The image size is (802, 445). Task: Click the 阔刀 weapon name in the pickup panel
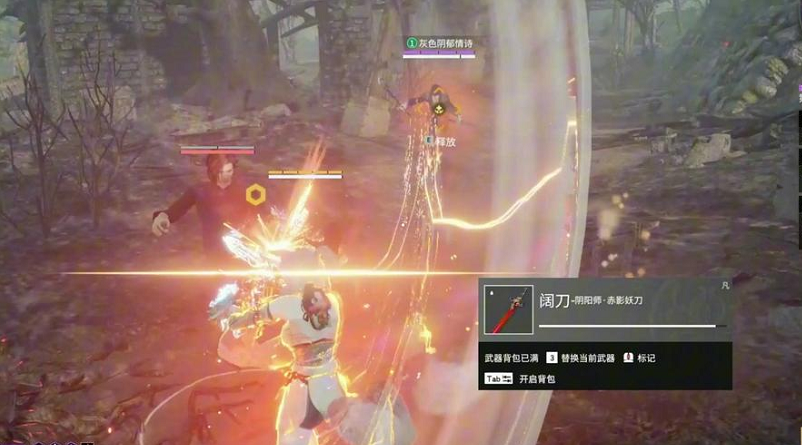[x=554, y=301]
